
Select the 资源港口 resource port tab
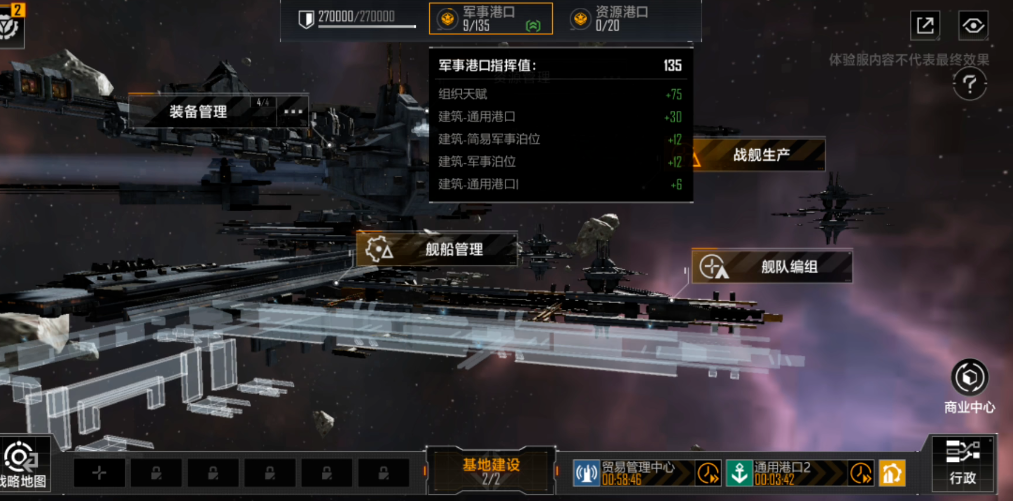click(610, 18)
